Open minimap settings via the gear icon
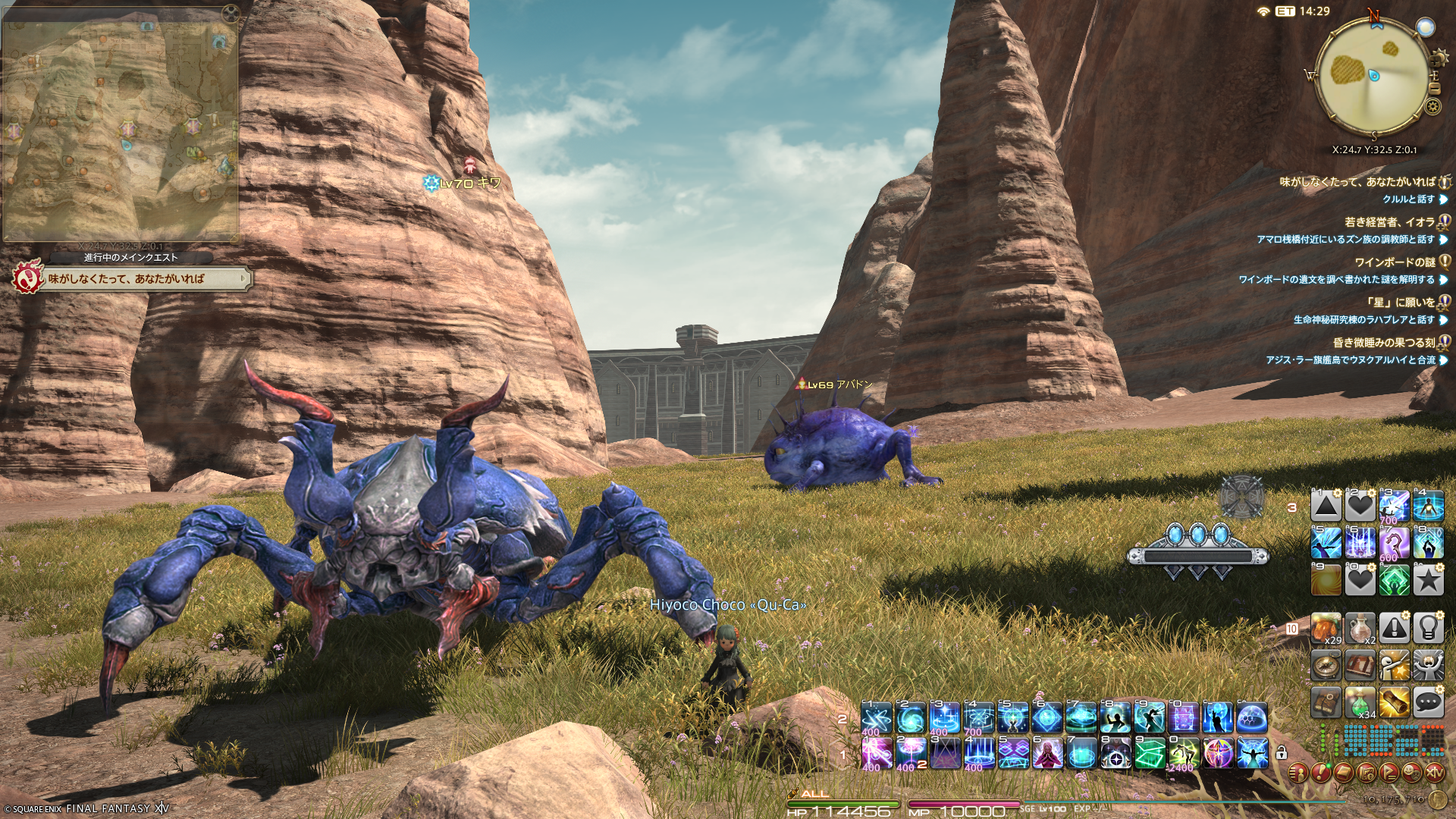Viewport: 1456px width, 819px height. [1432, 106]
